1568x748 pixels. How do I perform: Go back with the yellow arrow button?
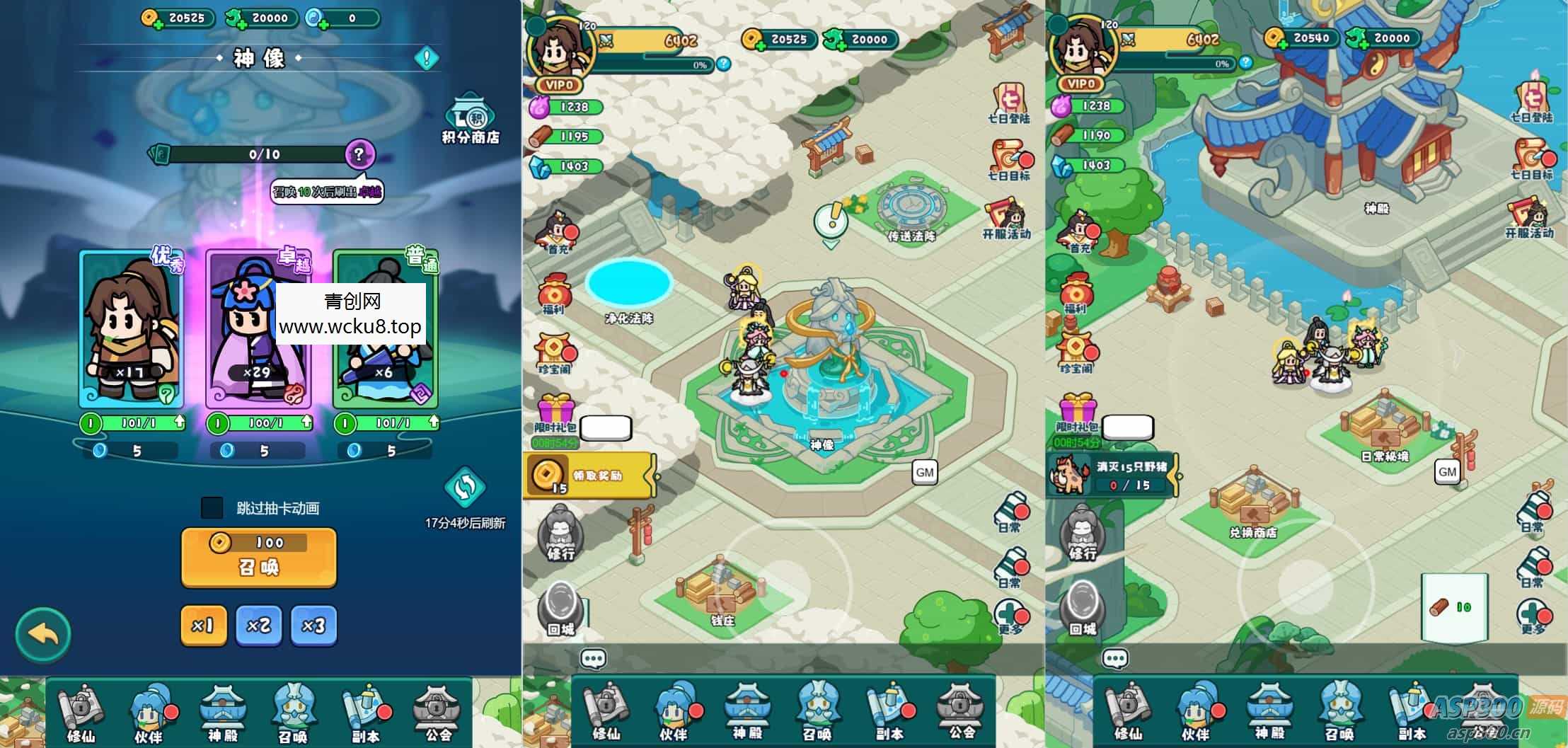point(43,635)
